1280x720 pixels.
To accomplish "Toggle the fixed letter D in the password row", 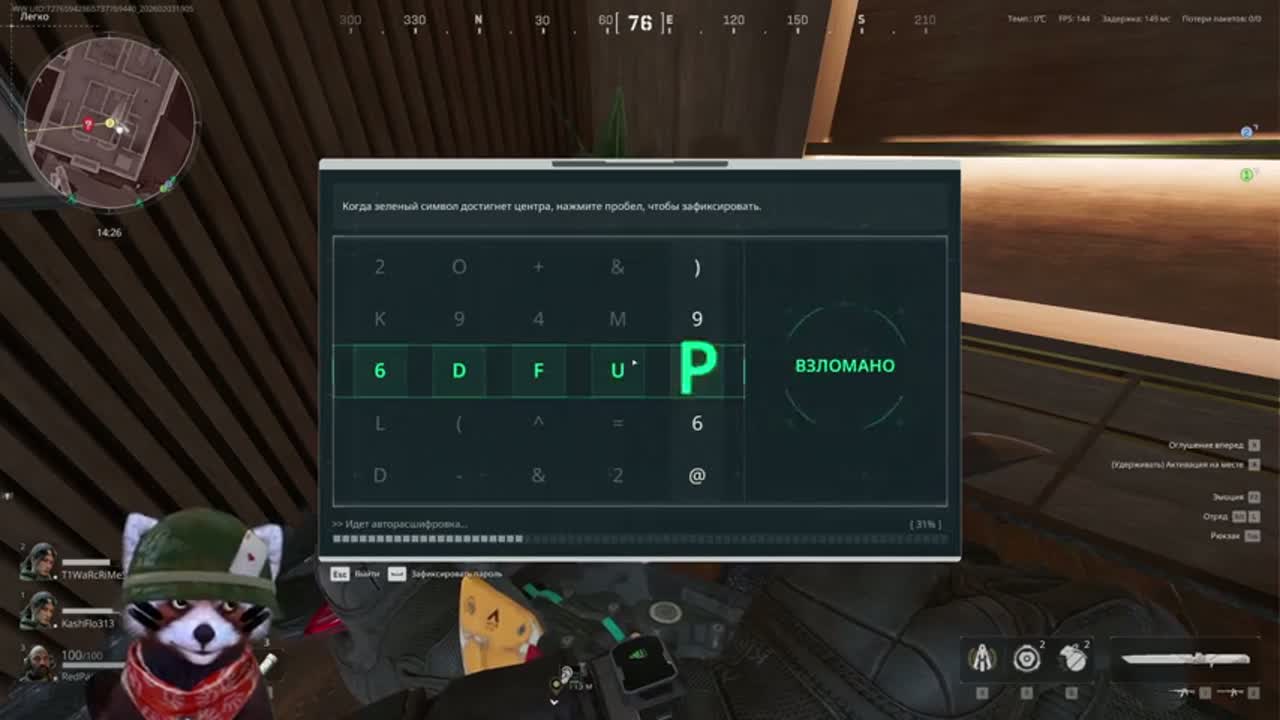I will (458, 369).
